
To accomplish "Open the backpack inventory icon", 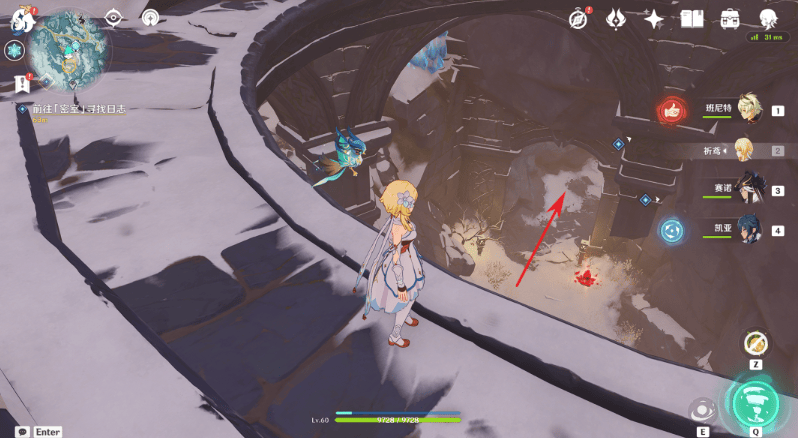I will [x=730, y=19].
